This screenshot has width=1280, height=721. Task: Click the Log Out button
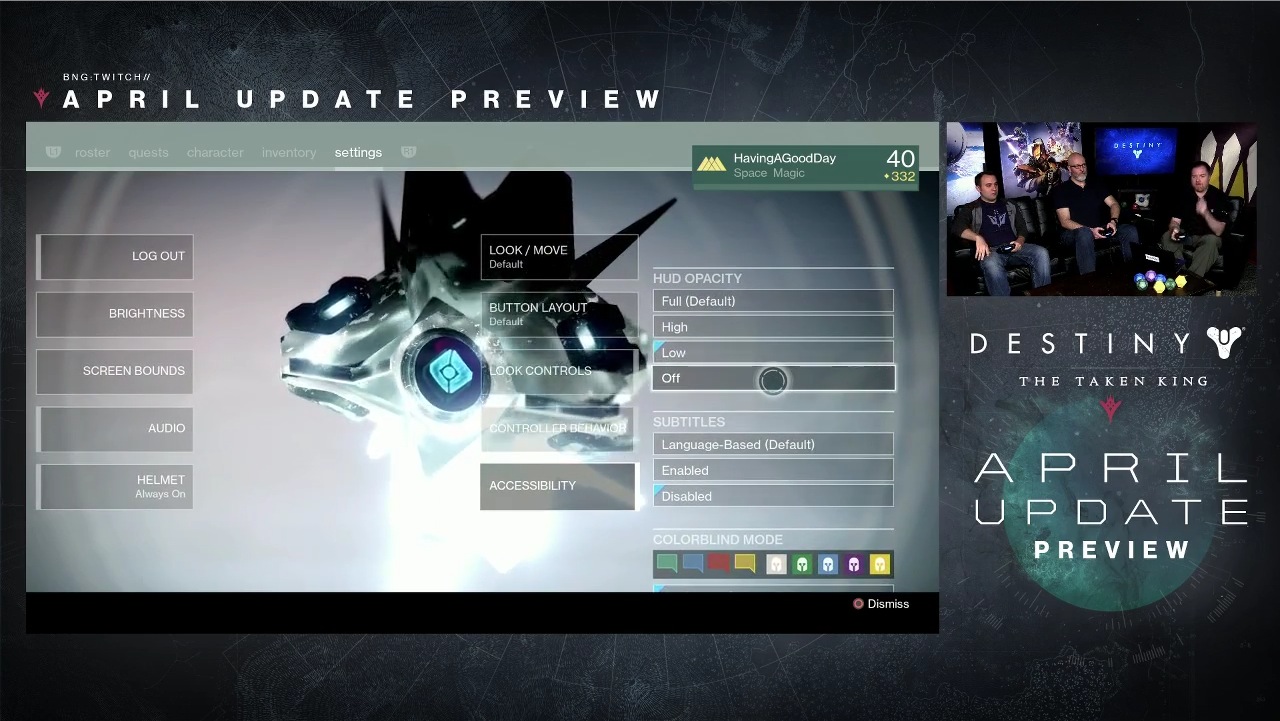pos(115,257)
